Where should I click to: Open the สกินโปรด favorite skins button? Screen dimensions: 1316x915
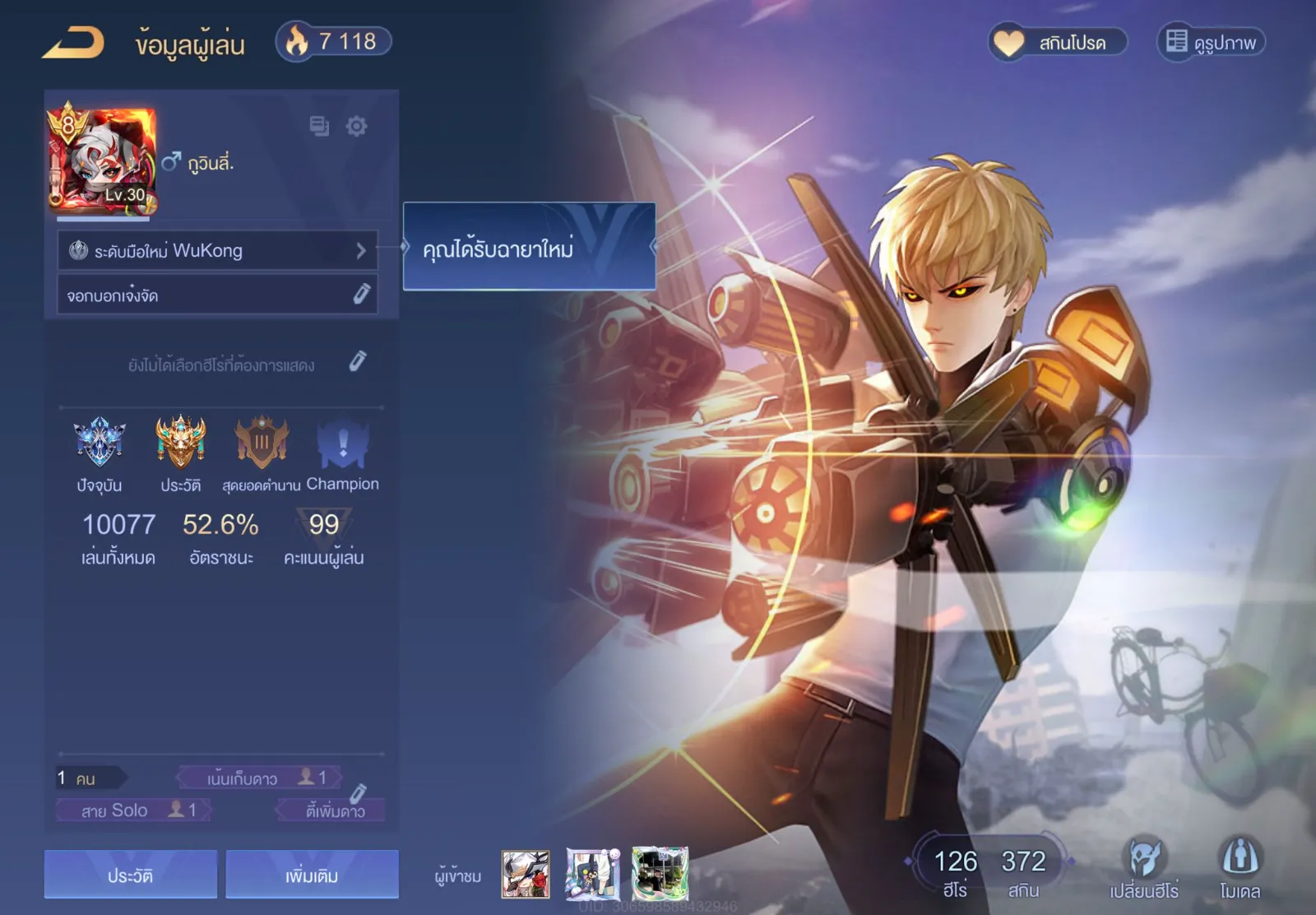1058,42
